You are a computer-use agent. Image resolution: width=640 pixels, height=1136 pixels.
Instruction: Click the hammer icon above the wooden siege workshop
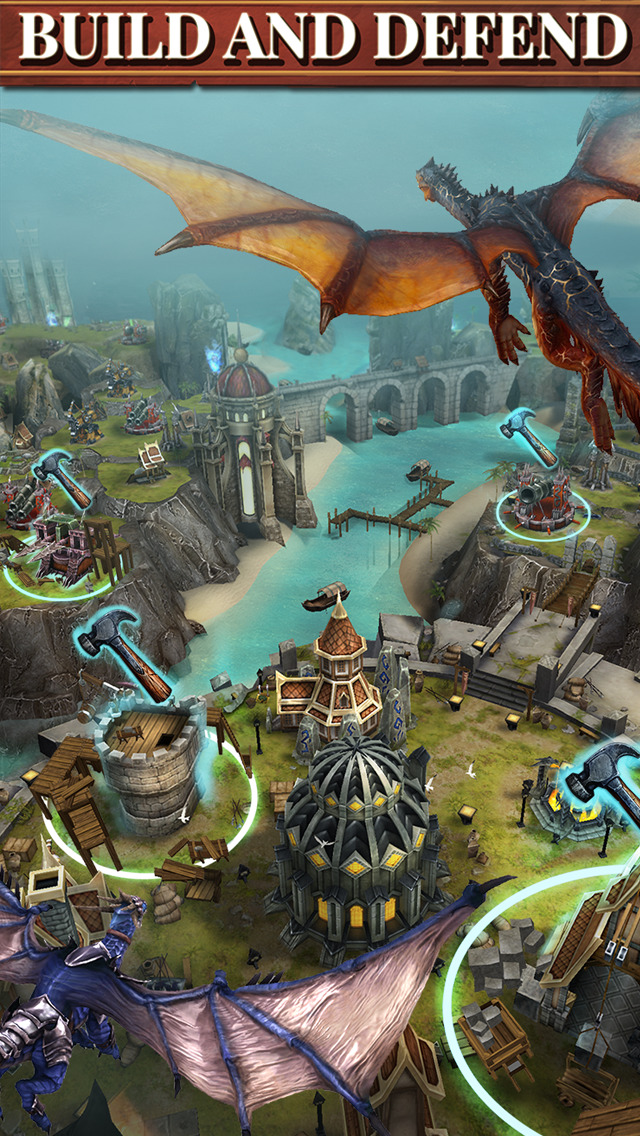pyautogui.click(x=62, y=478)
